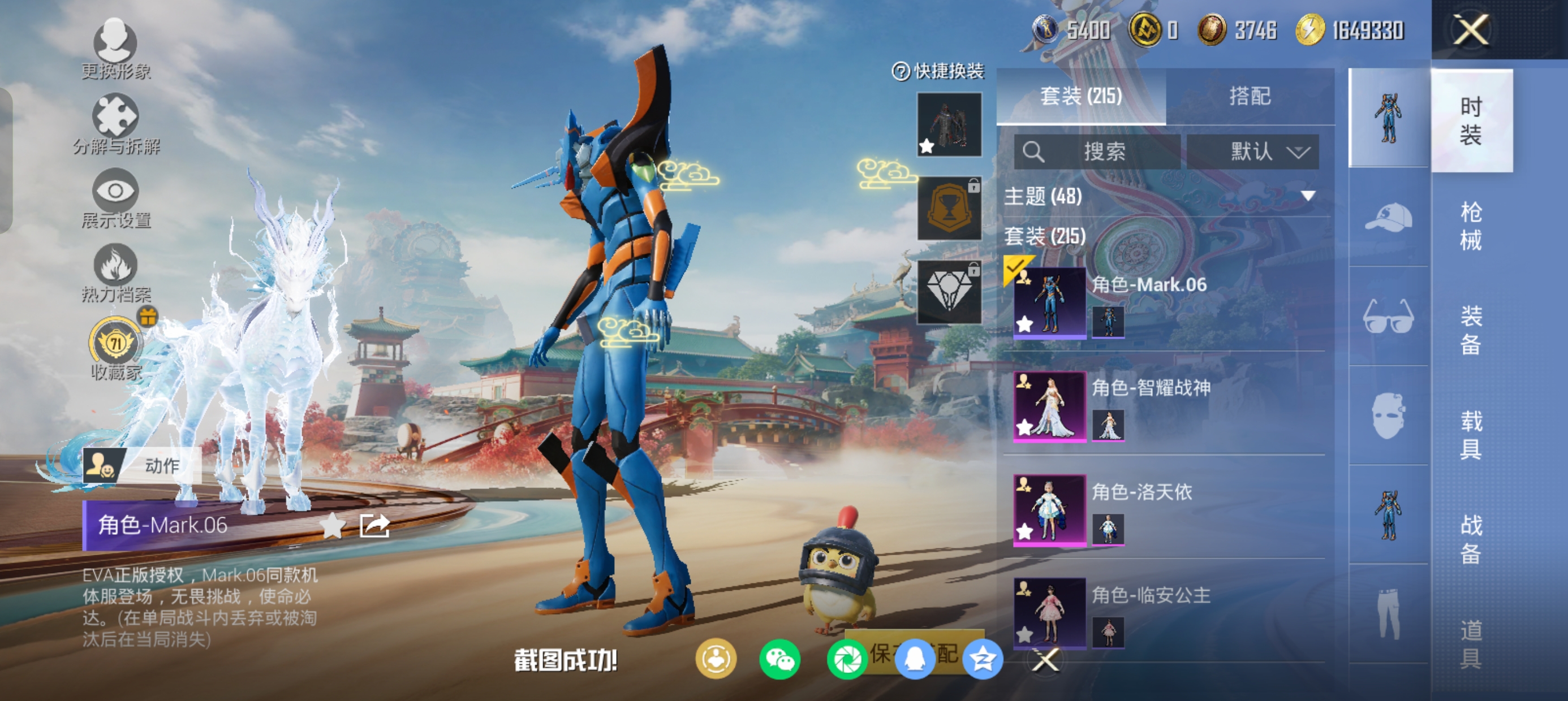
Task: Click the 搜索 search field
Action: point(1097,152)
